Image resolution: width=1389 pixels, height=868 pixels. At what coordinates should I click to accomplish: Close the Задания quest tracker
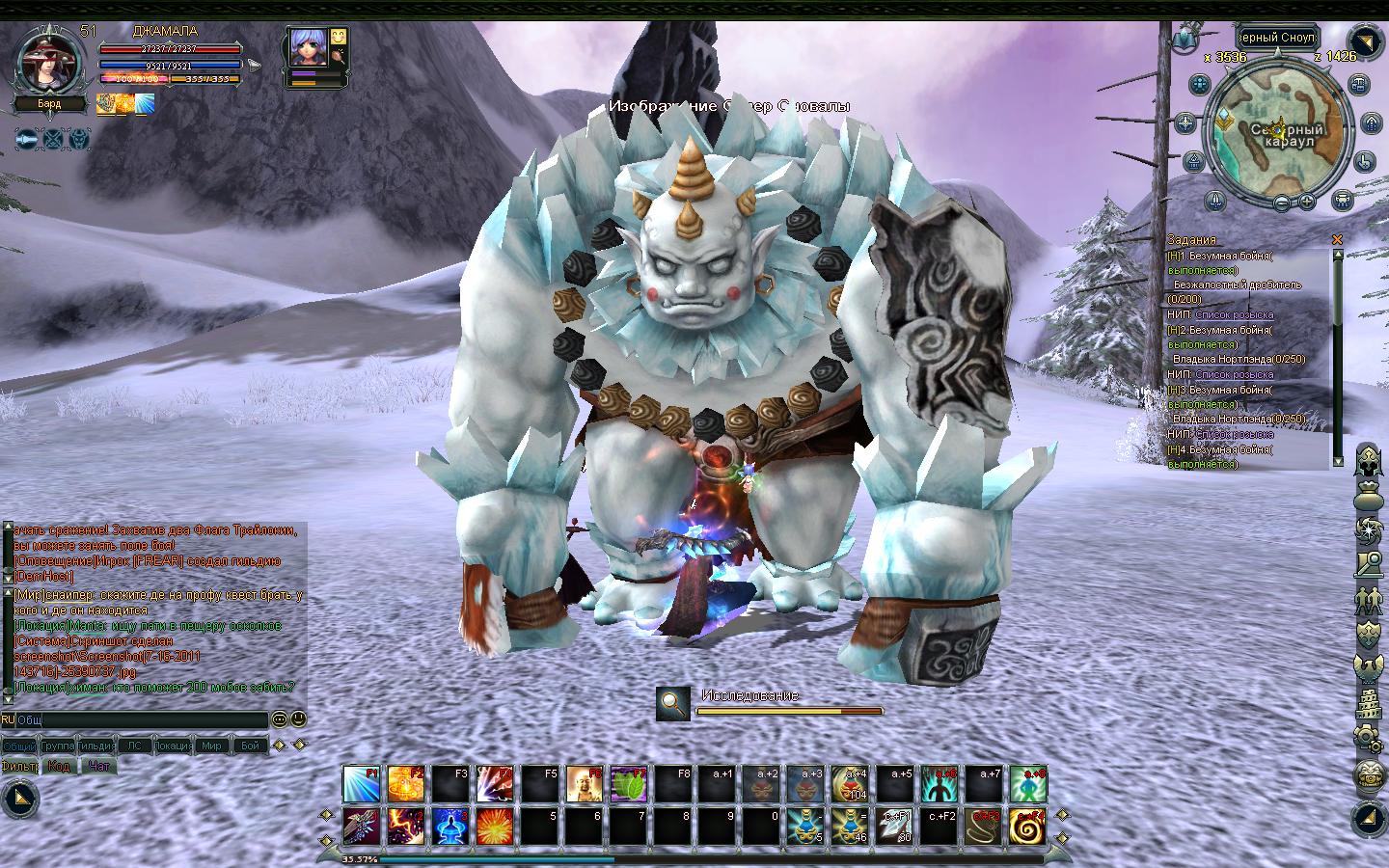[1337, 239]
